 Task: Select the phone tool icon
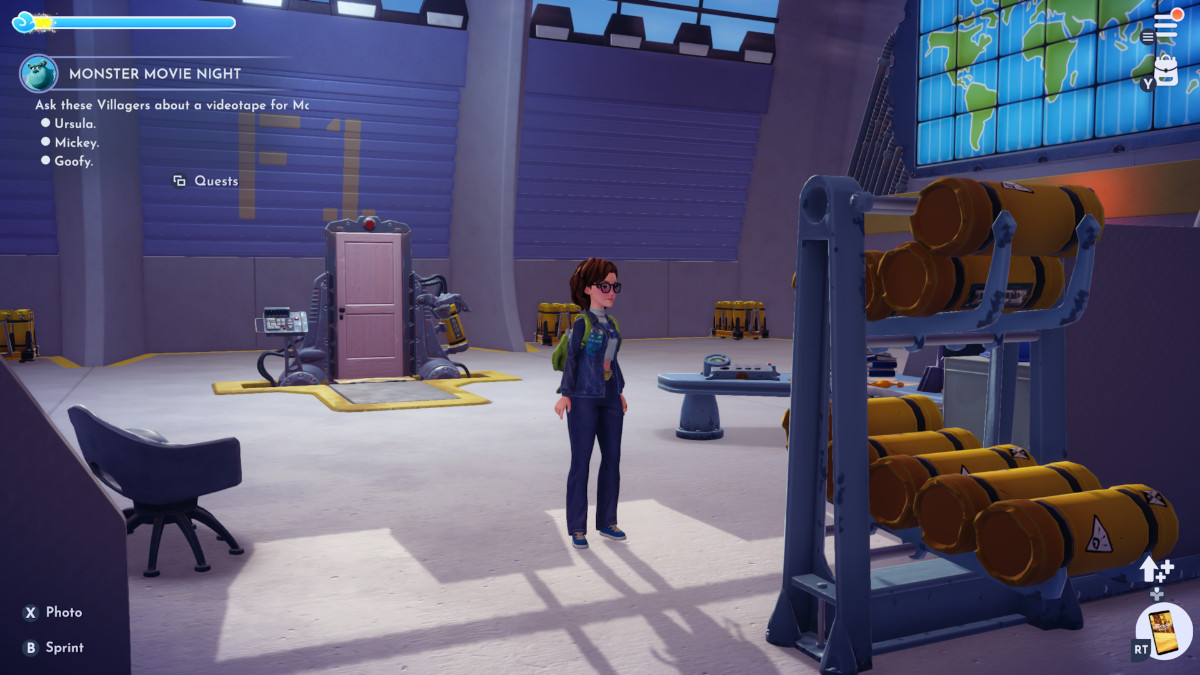(1164, 631)
